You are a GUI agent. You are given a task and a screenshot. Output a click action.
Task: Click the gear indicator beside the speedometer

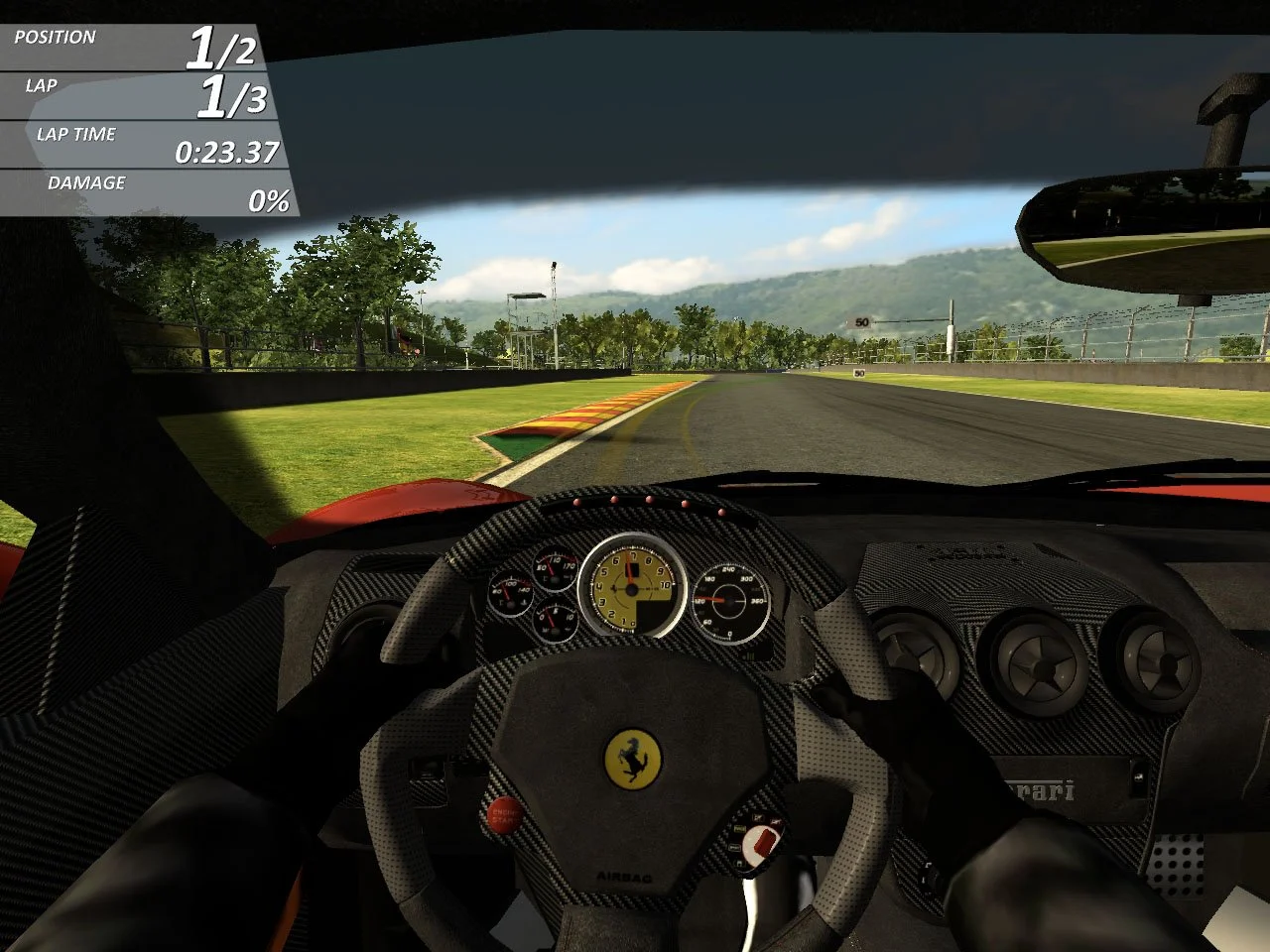pos(632,569)
